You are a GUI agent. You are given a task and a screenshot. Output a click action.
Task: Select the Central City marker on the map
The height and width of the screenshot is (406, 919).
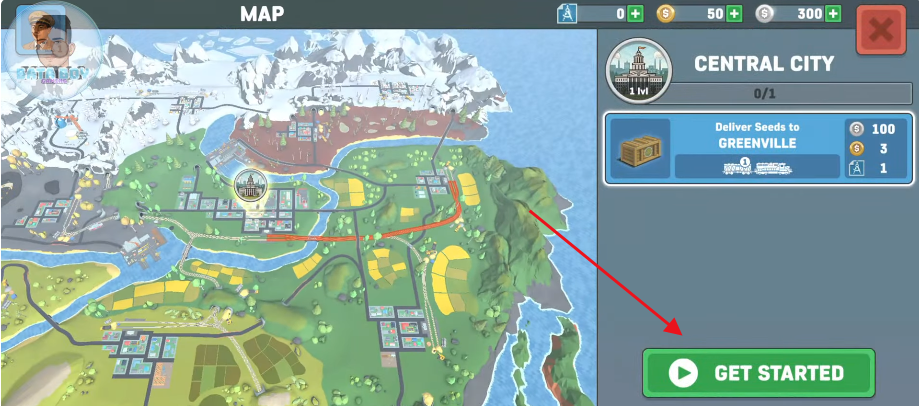248,184
